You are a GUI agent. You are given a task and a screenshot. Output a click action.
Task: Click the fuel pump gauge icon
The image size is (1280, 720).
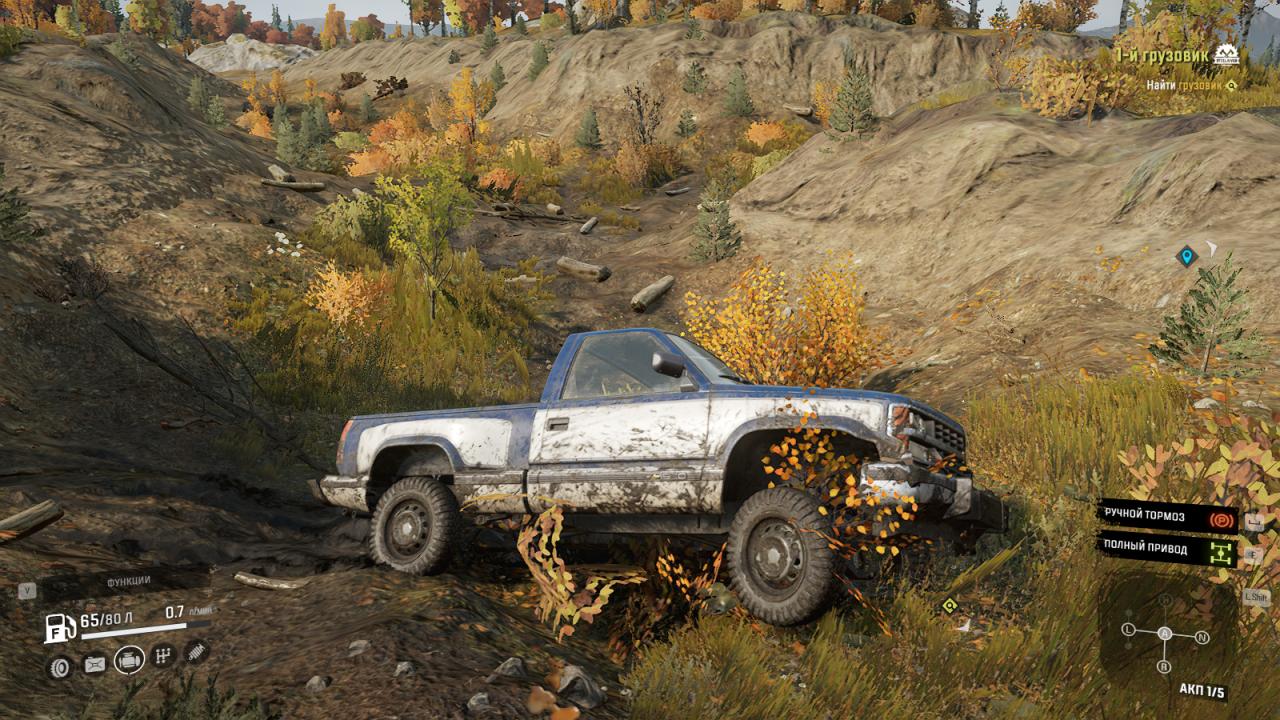click(60, 627)
